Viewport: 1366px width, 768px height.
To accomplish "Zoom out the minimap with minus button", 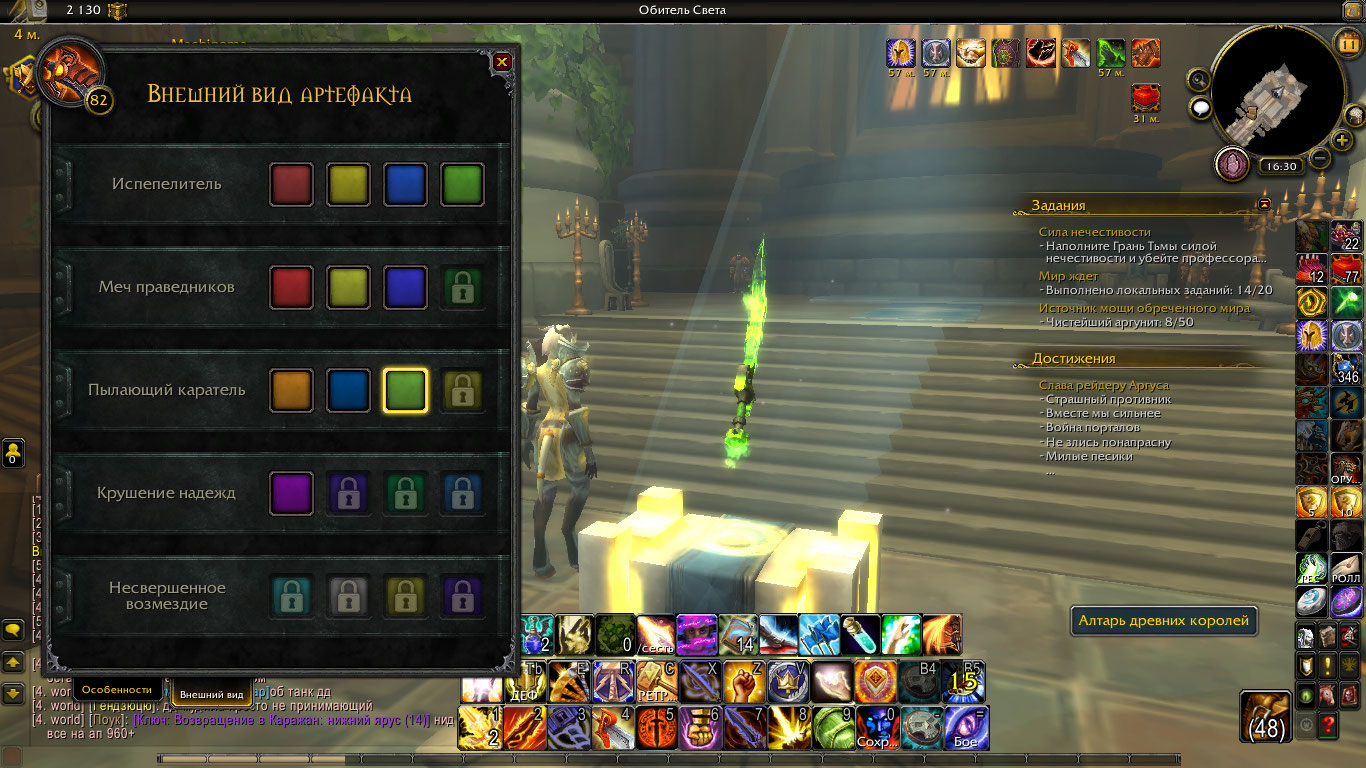I will (x=1320, y=158).
